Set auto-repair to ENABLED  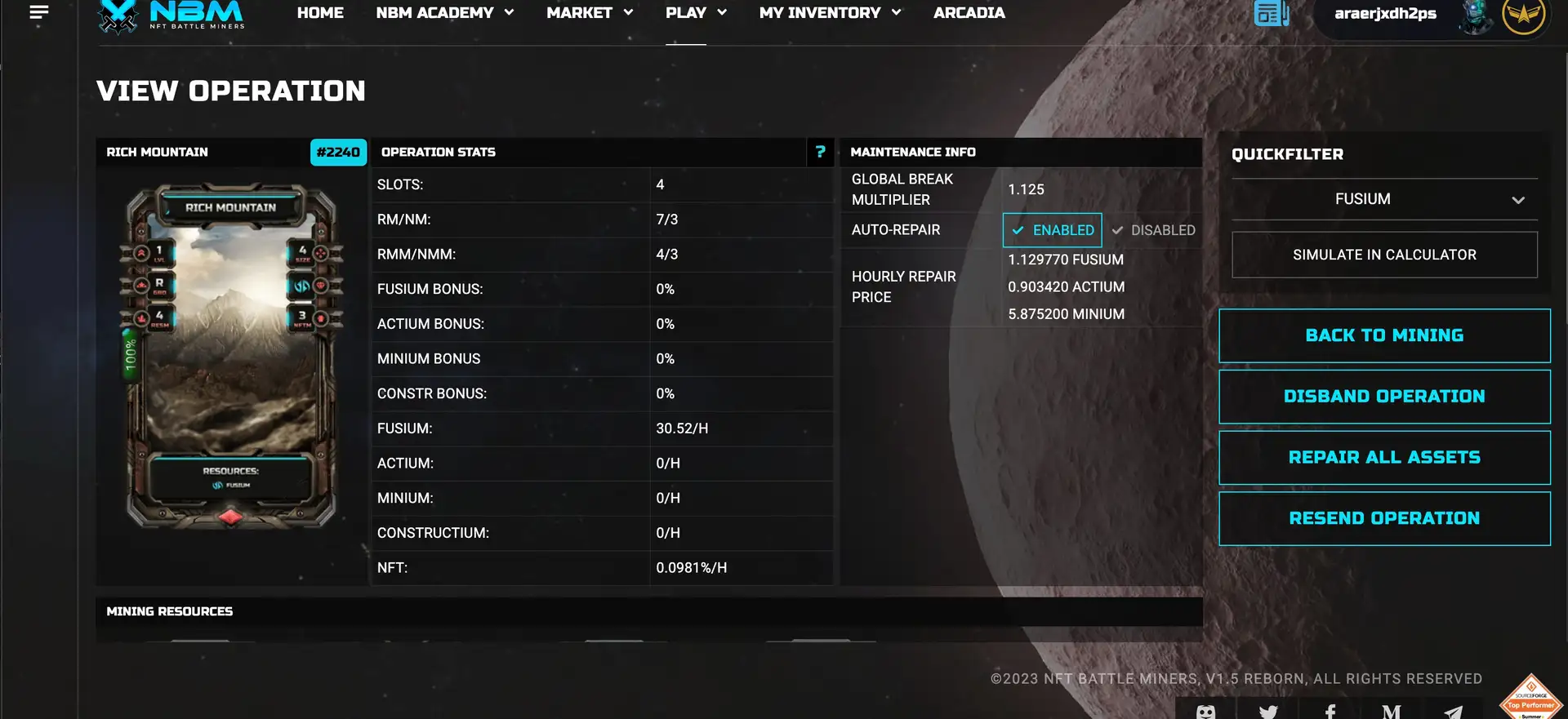coord(1052,230)
